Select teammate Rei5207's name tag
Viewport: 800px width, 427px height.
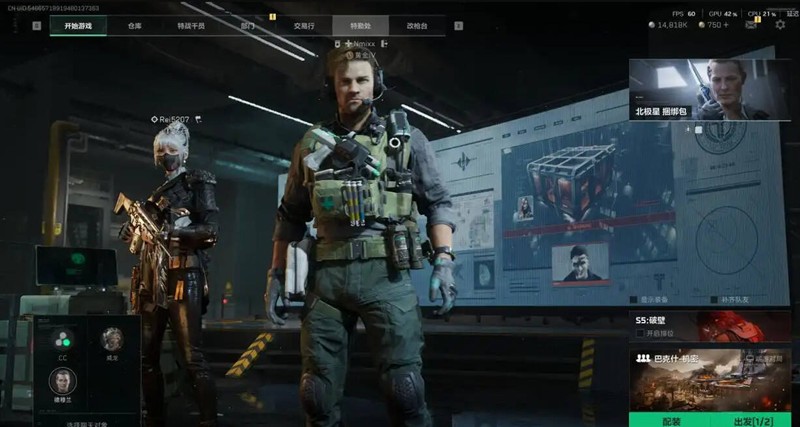click(174, 119)
